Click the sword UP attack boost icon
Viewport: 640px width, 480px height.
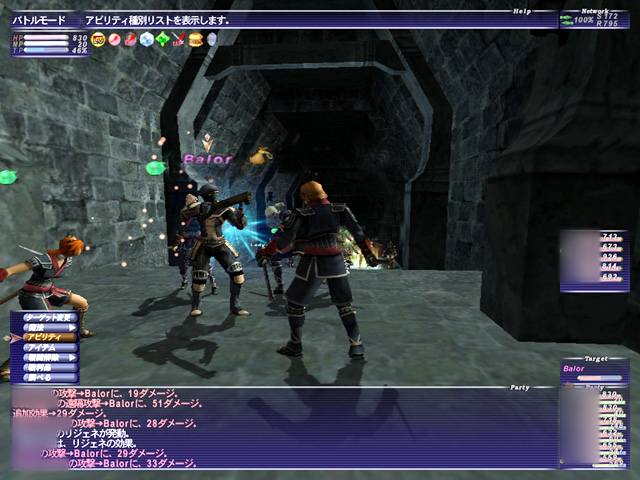[179, 40]
